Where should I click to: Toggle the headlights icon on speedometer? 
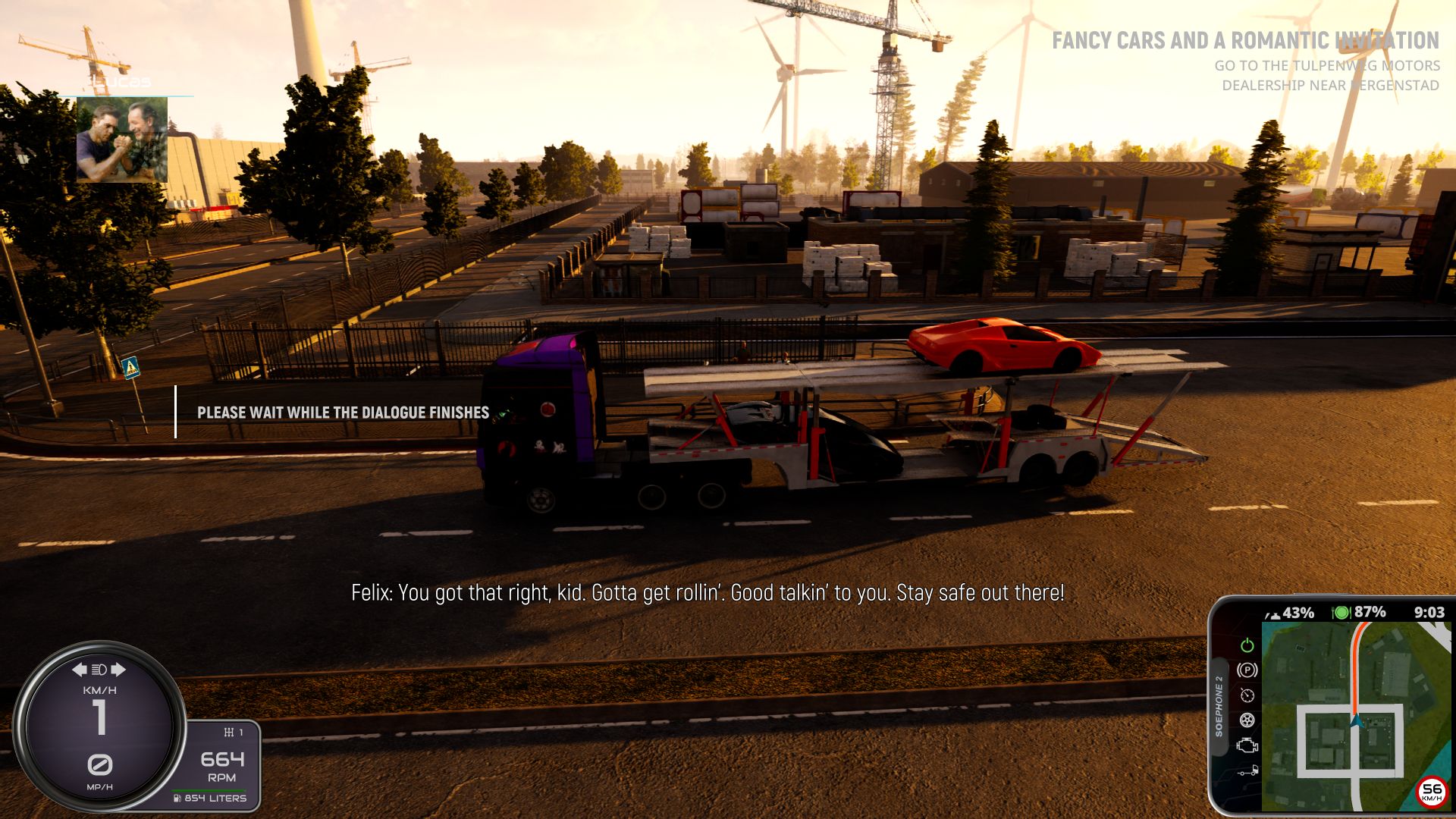click(99, 669)
